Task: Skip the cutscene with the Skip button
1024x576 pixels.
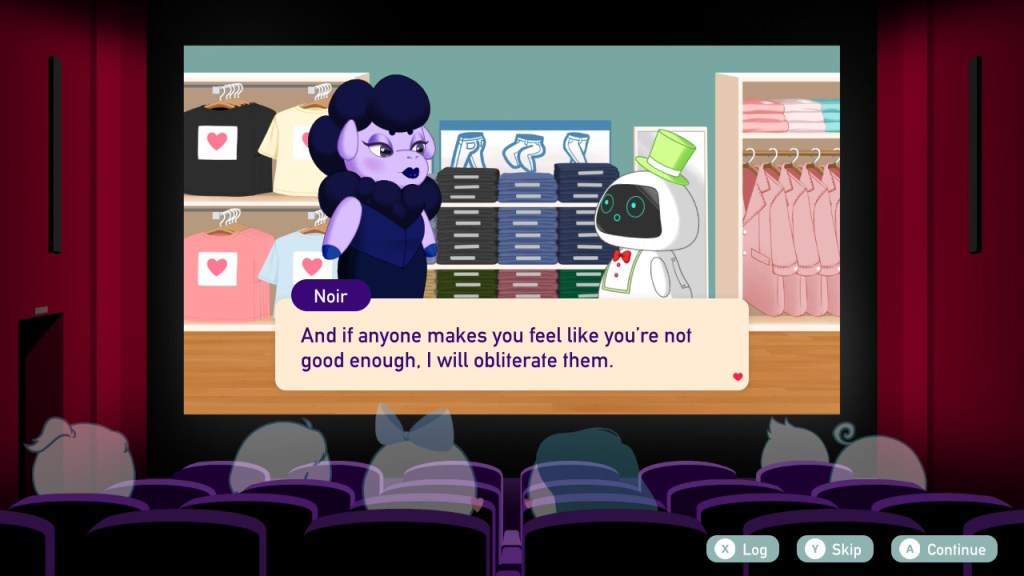Action: [x=835, y=549]
